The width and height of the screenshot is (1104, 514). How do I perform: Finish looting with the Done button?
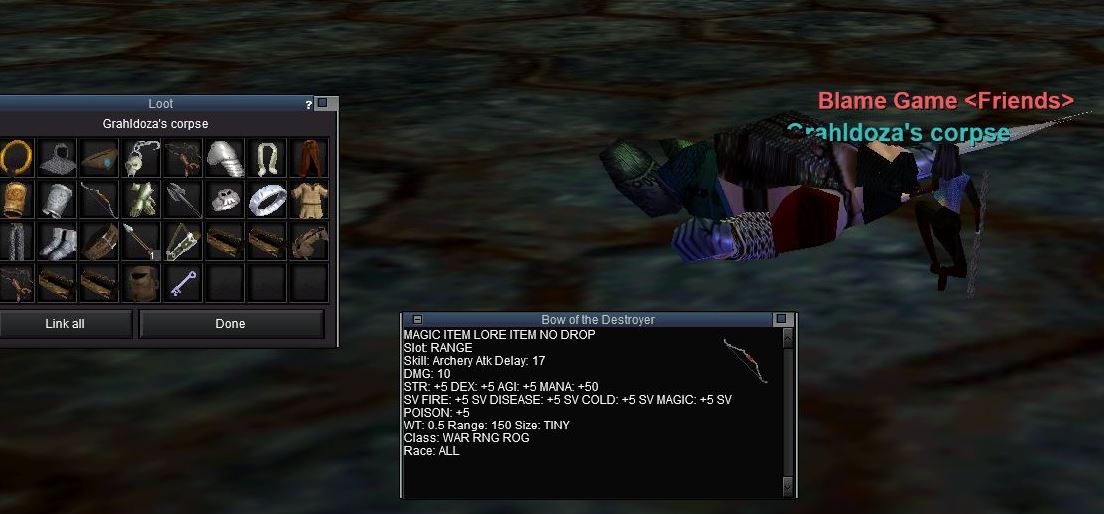tap(231, 324)
